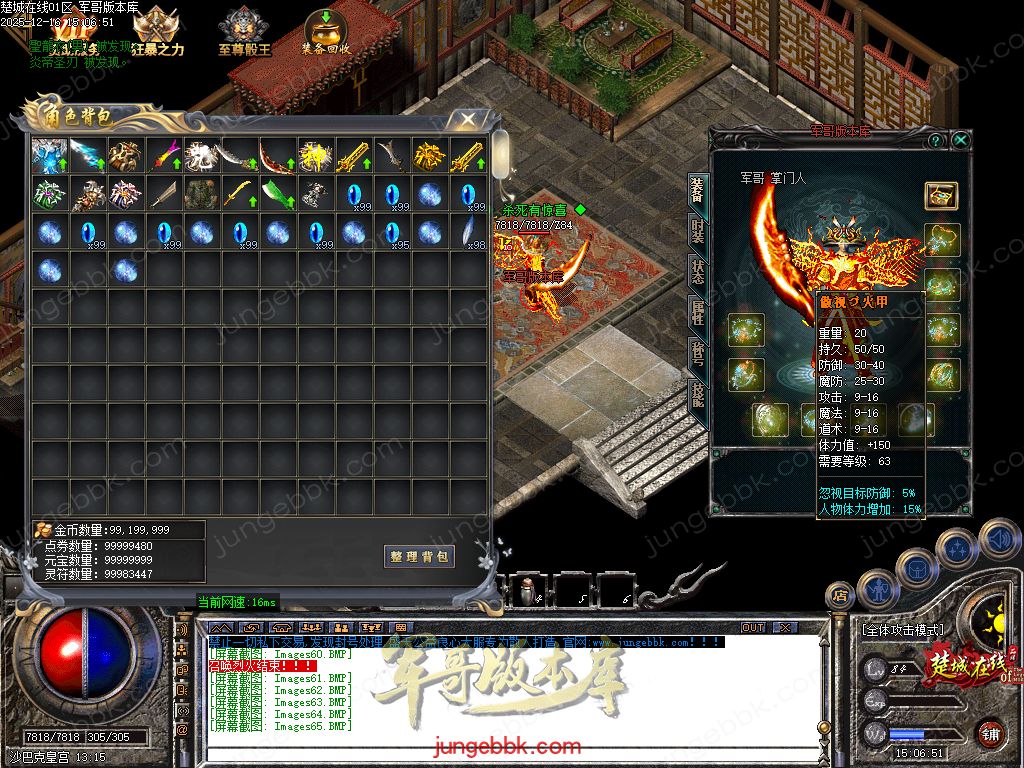The height and width of the screenshot is (768, 1024).
Task: Select the golden 神 character item in backpack
Action: [315, 156]
